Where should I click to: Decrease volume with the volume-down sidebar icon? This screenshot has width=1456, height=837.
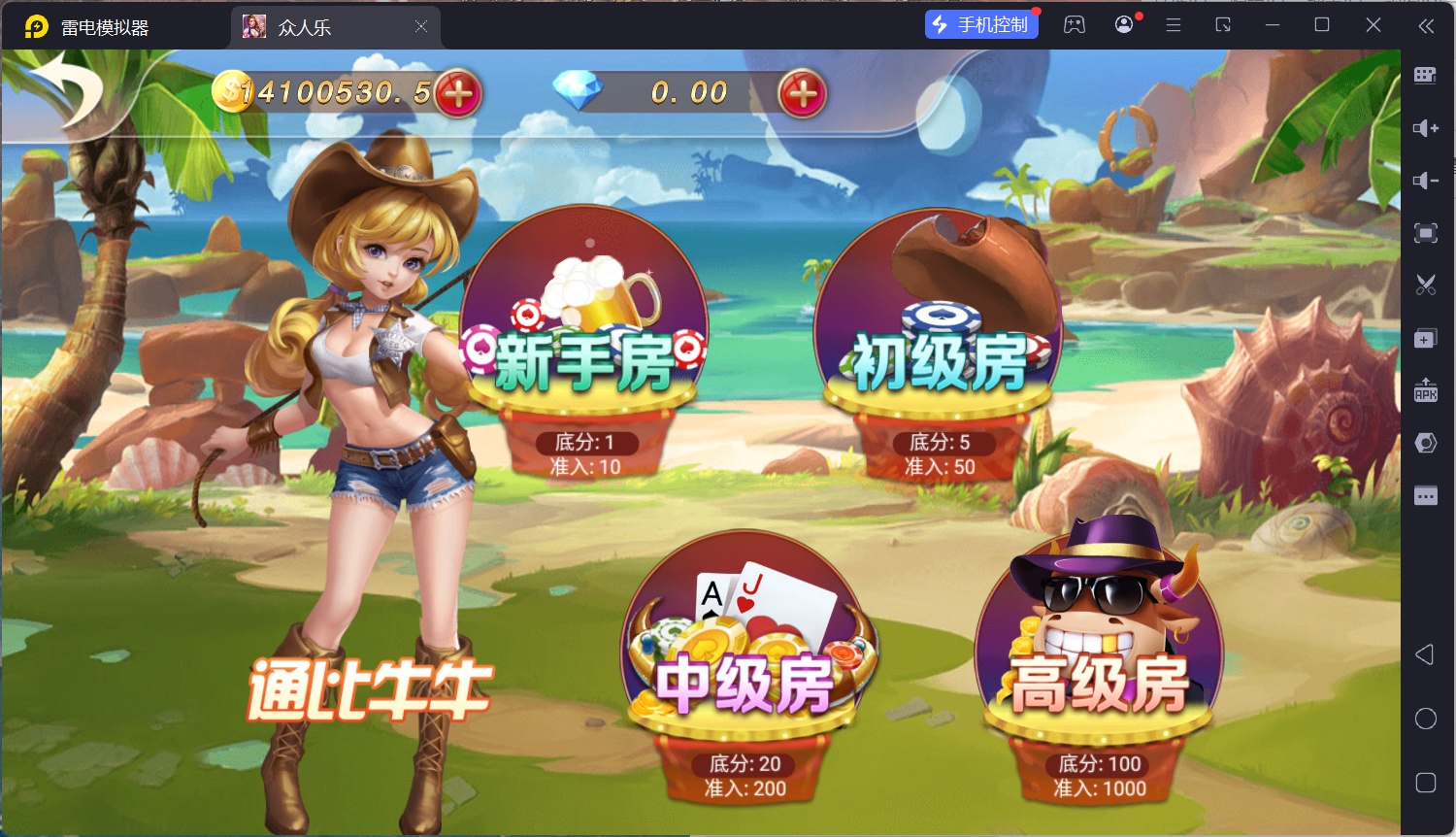(1425, 180)
